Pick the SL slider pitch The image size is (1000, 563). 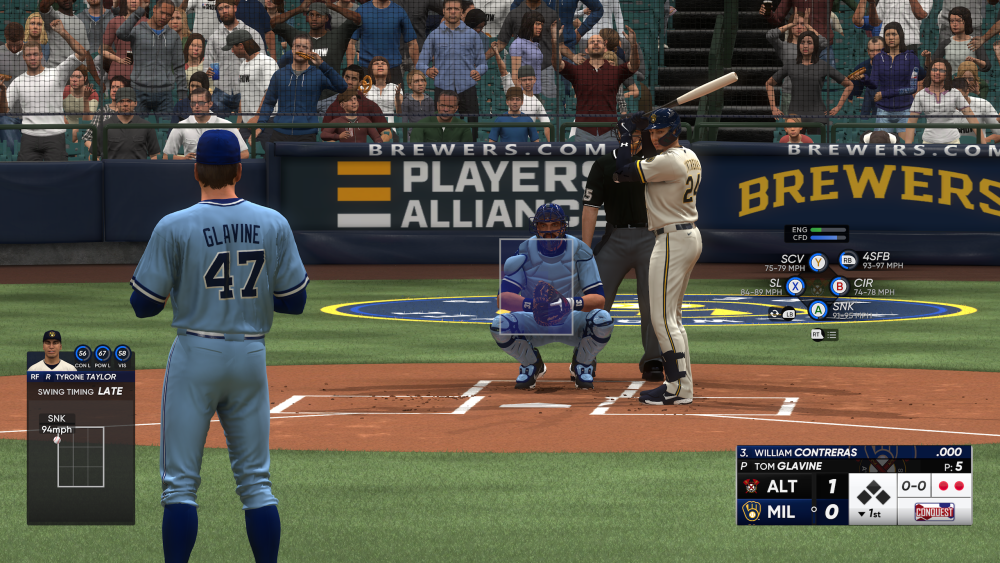[x=795, y=286]
